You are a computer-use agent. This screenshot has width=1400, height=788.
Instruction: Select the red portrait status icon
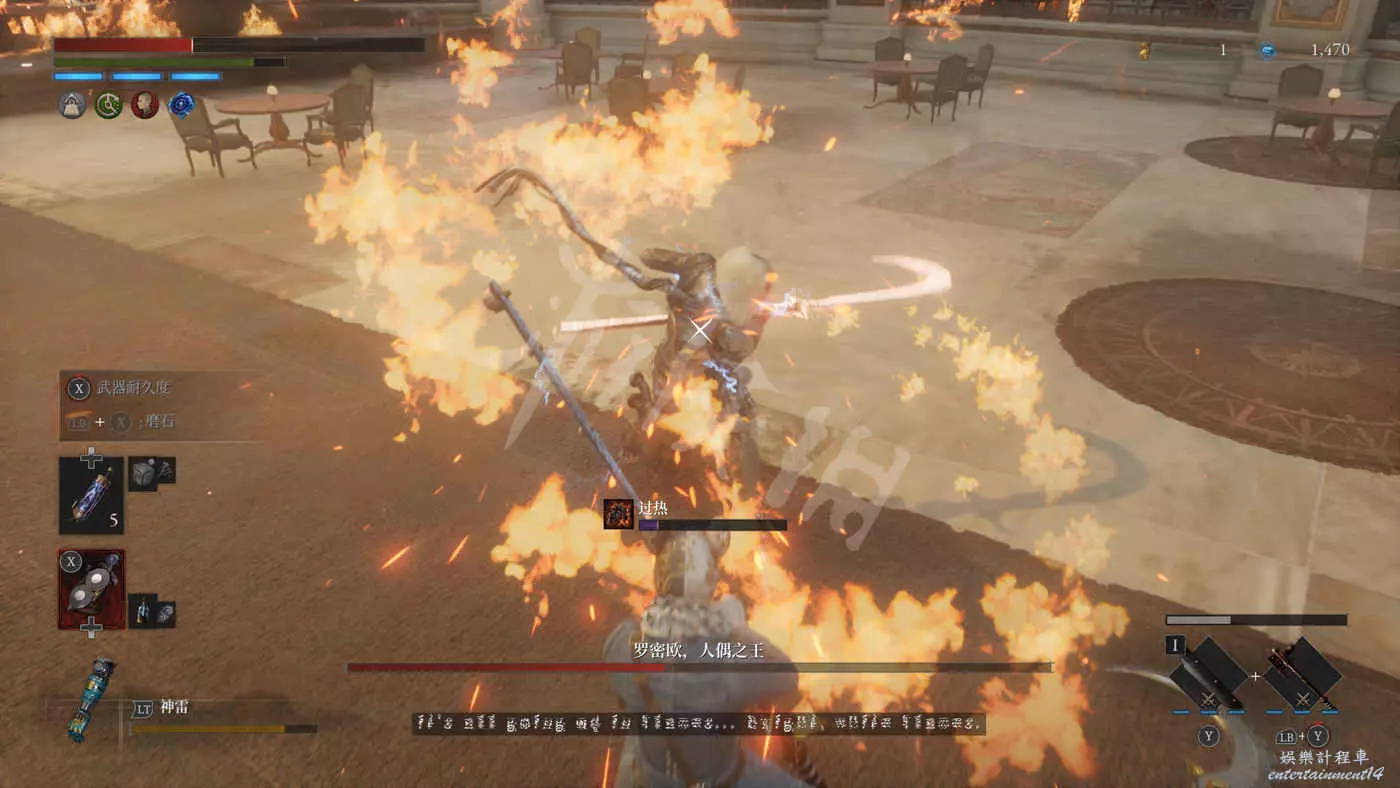tap(145, 105)
